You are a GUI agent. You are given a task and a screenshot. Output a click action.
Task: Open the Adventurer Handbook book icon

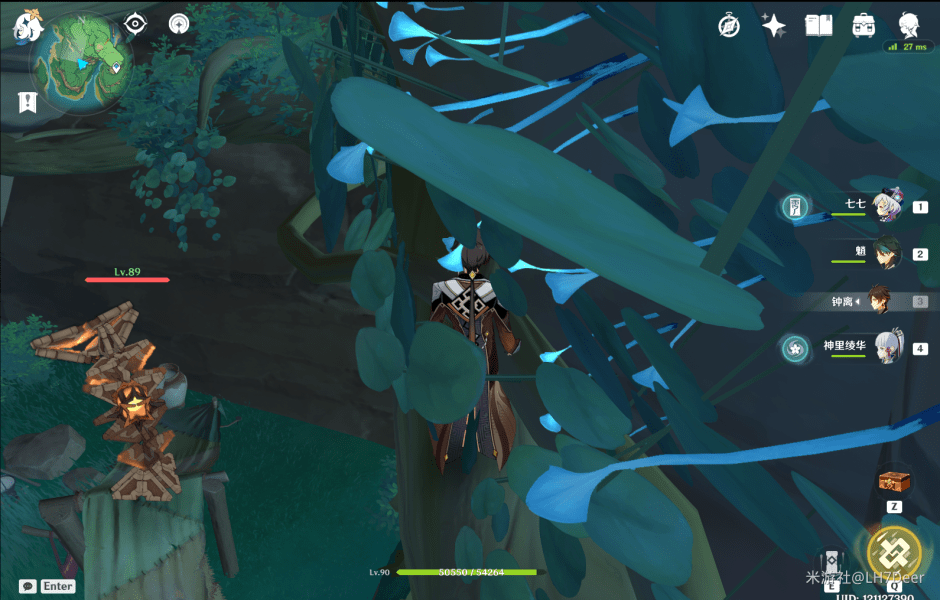(x=818, y=26)
